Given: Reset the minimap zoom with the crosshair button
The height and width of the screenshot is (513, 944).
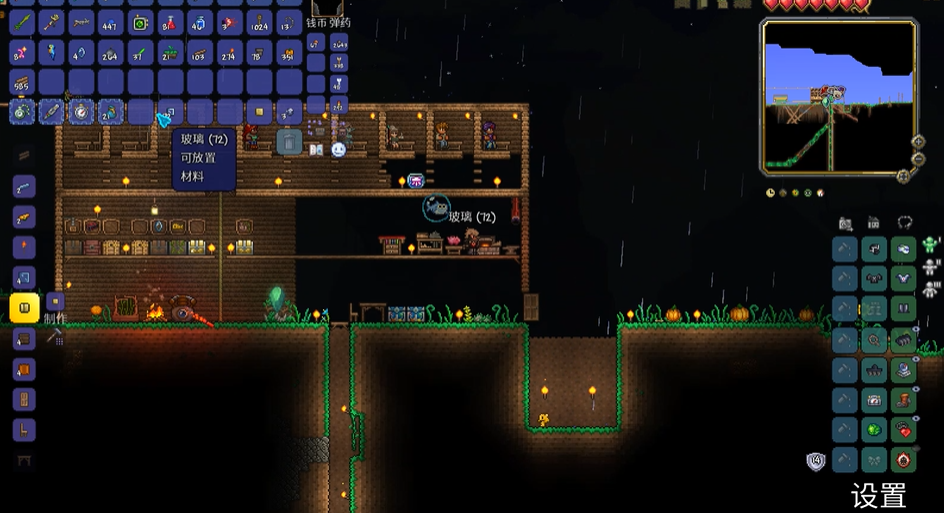Looking at the screenshot, I should click(x=904, y=176).
